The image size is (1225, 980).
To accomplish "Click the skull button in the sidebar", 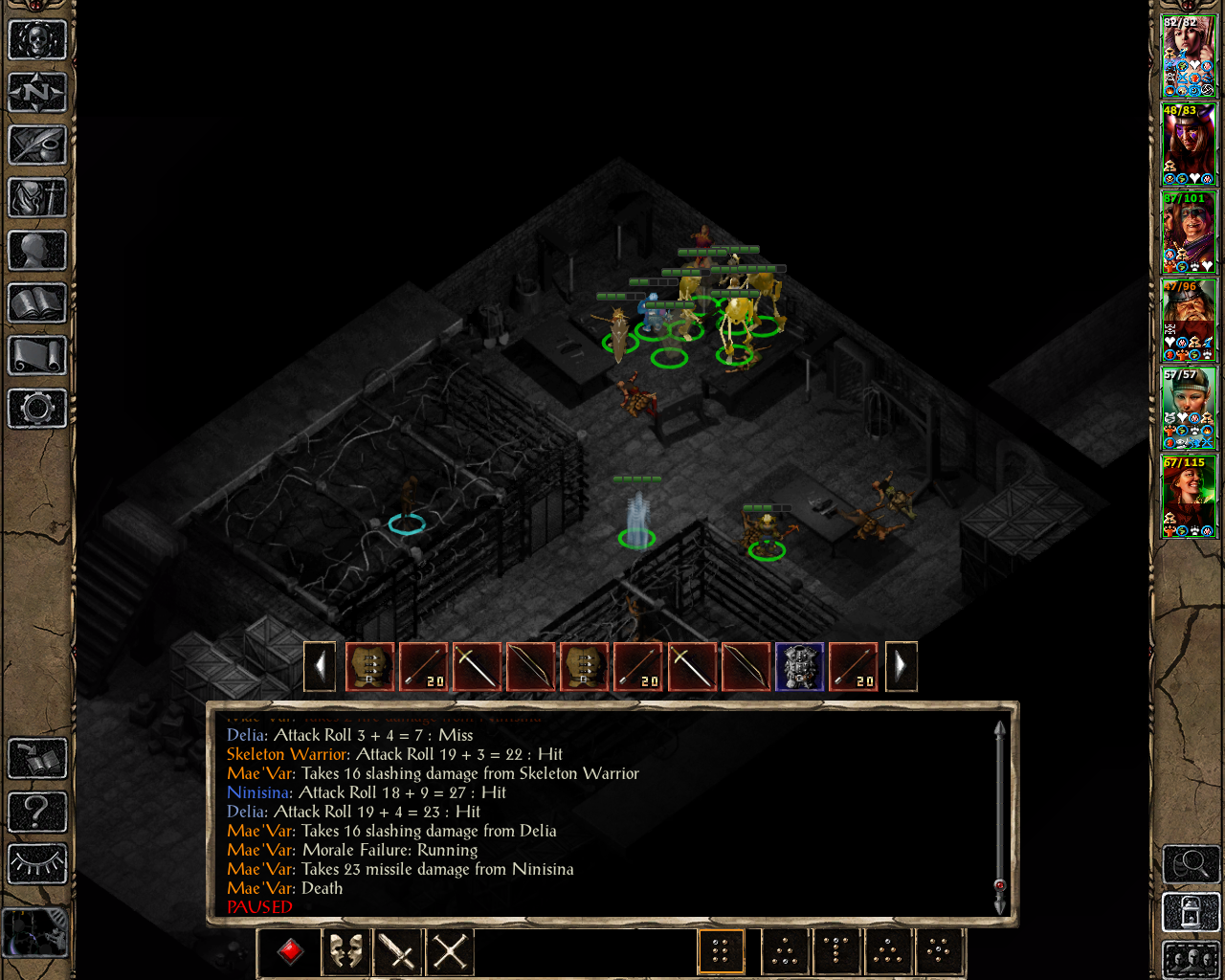I will [x=37, y=40].
